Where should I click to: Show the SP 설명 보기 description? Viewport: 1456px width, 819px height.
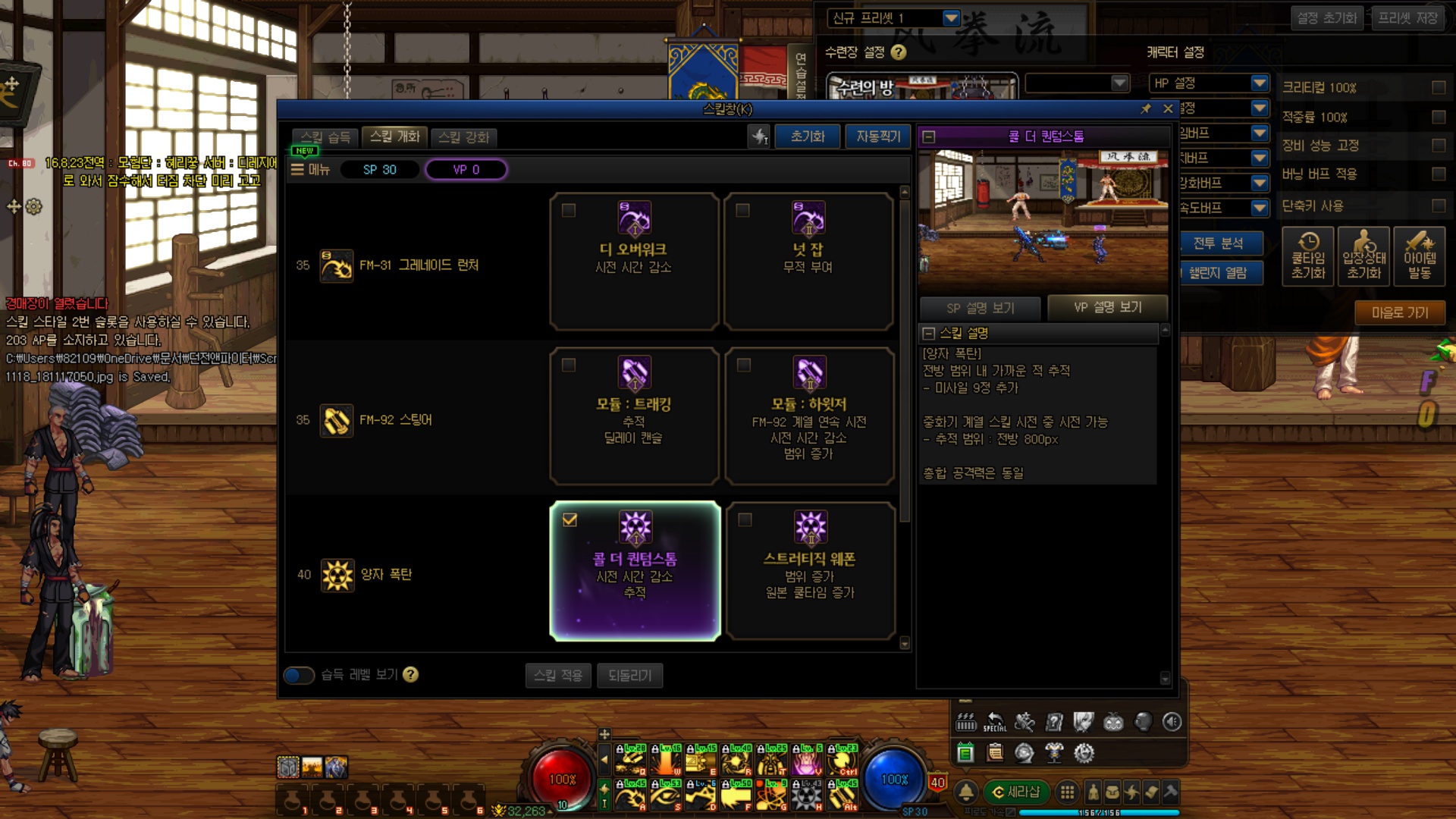pos(981,308)
